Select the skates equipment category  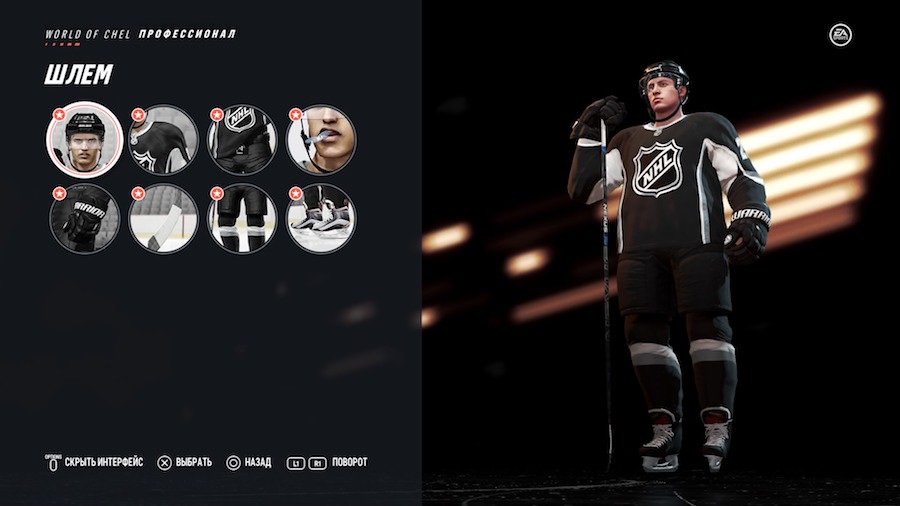[321, 218]
